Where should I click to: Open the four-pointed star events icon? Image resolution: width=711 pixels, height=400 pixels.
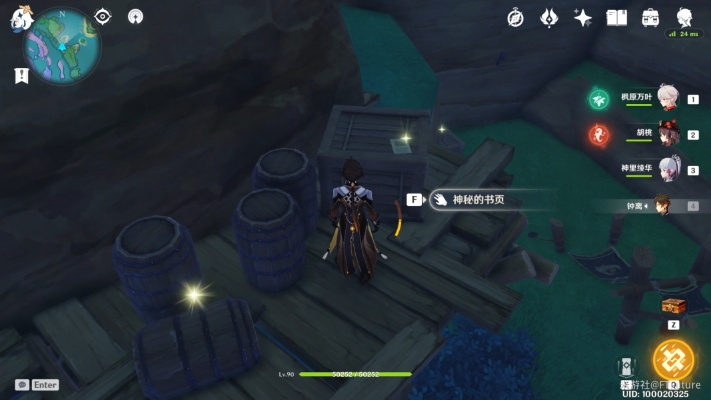click(583, 17)
